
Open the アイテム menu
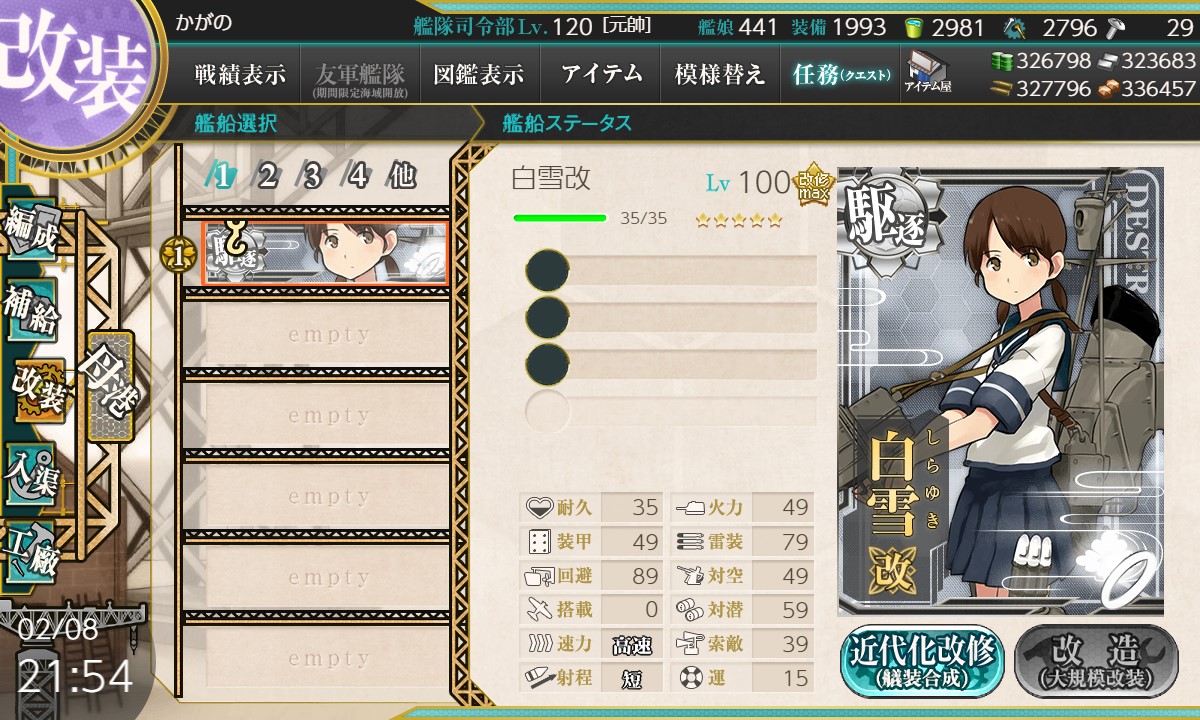point(601,74)
